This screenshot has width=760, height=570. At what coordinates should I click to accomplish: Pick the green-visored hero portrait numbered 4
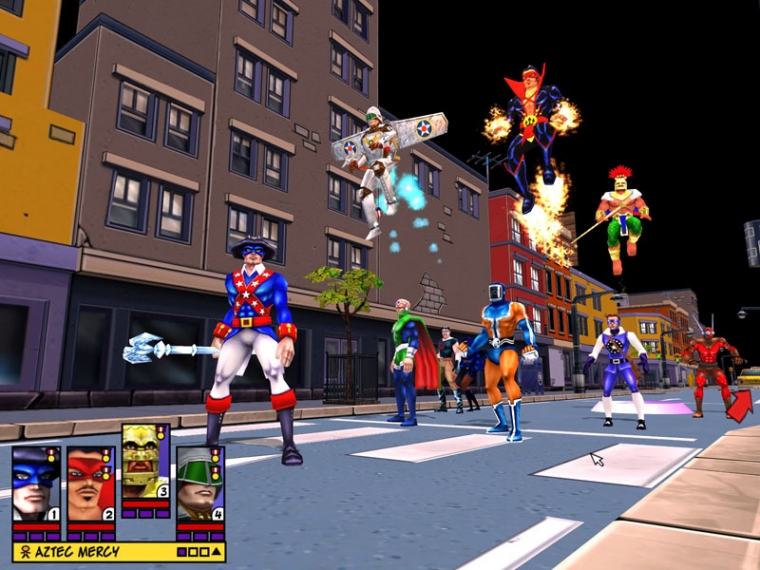coord(199,484)
